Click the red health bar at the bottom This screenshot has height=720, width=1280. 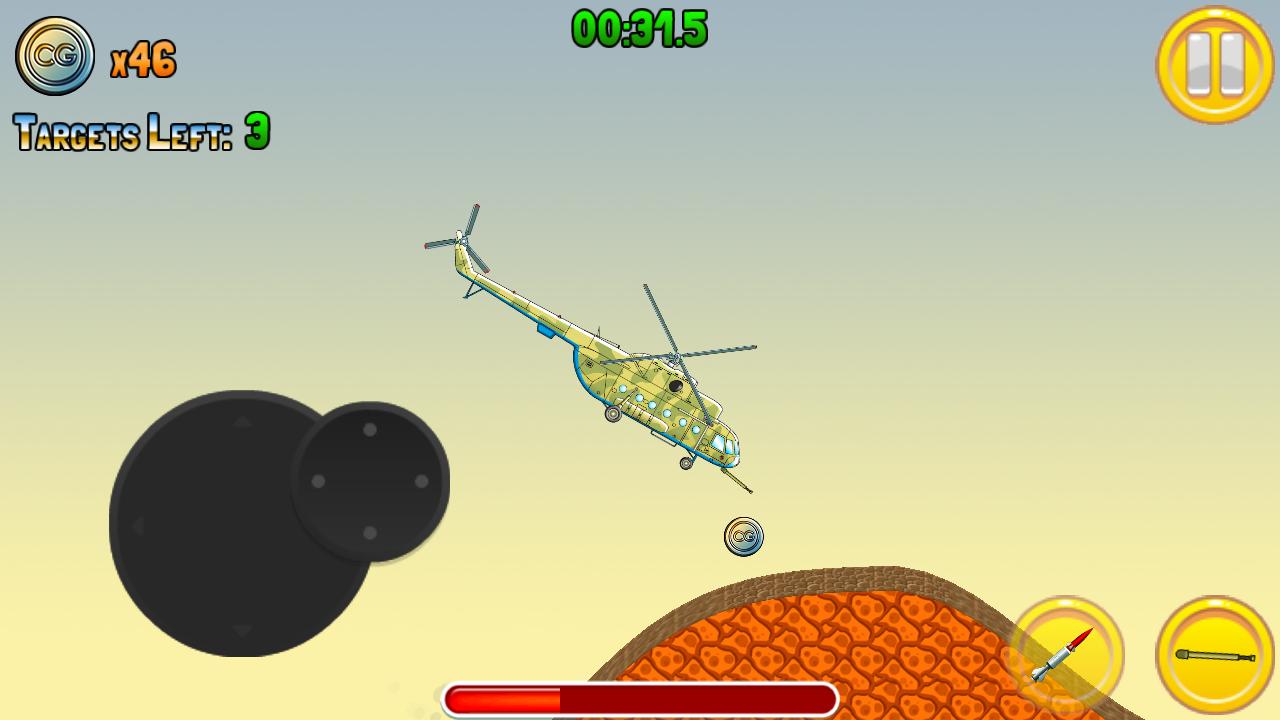(640, 695)
